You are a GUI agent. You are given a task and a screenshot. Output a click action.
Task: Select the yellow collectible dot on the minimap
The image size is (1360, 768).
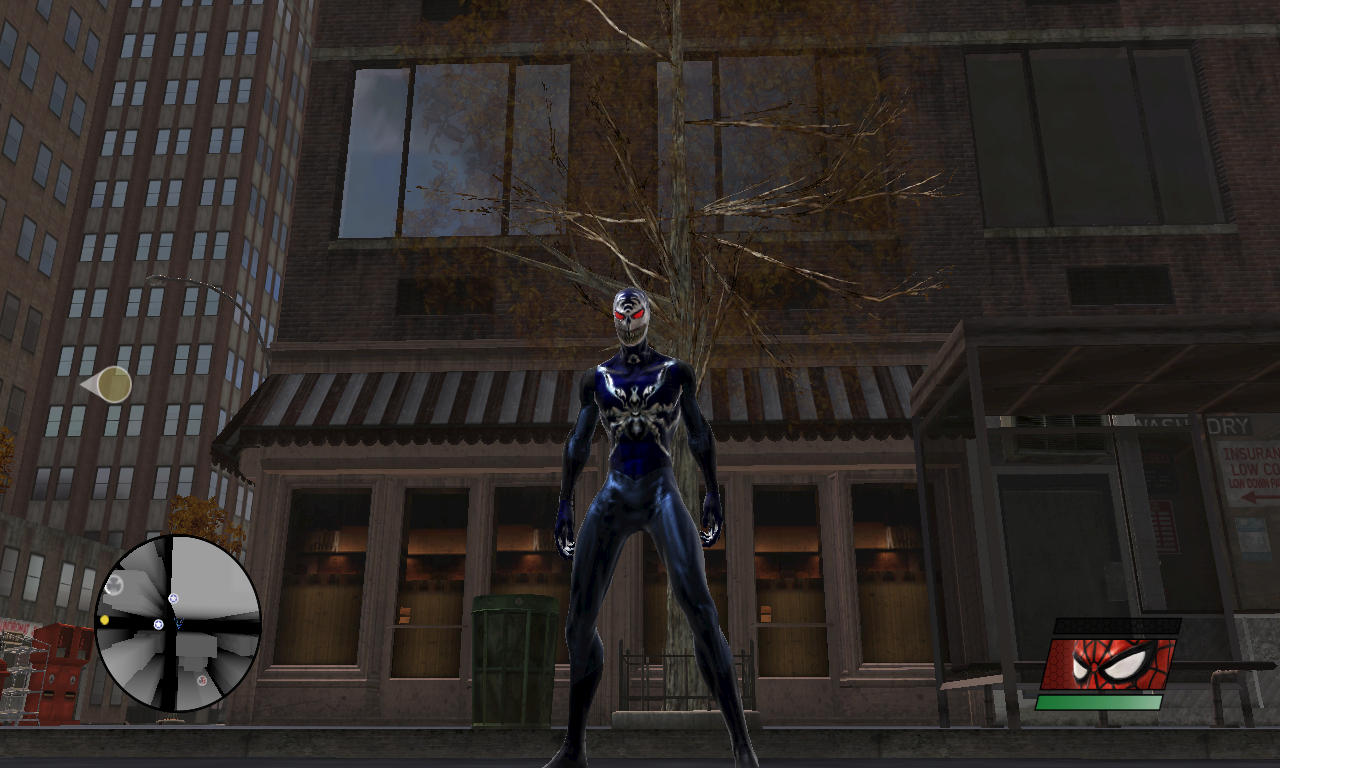click(x=105, y=620)
